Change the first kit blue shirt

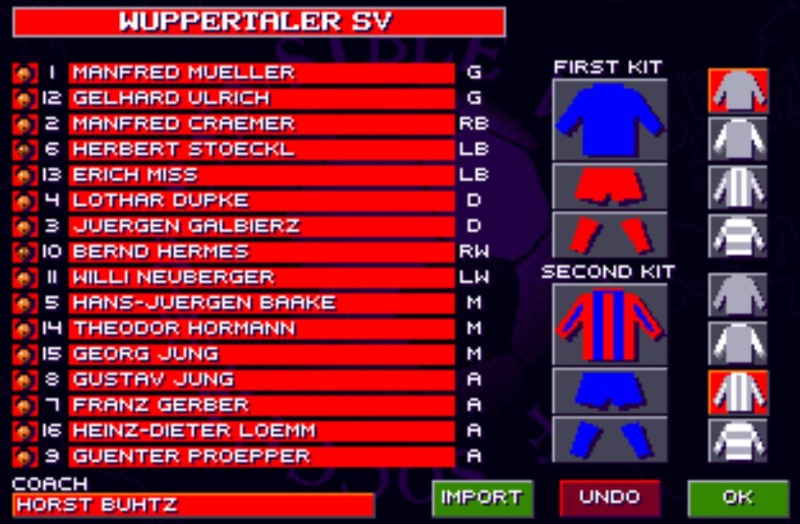[x=609, y=121]
